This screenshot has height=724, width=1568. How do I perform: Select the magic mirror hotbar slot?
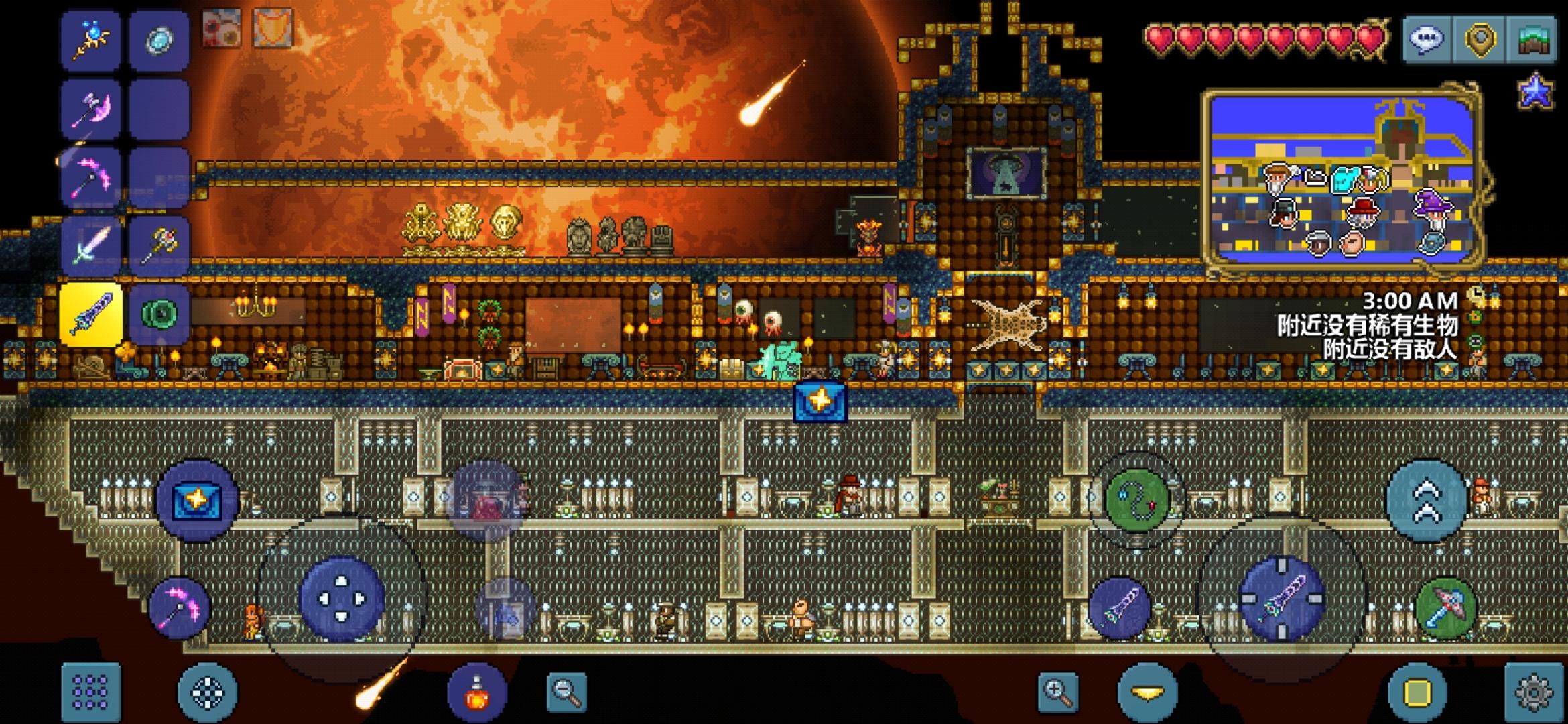159,40
